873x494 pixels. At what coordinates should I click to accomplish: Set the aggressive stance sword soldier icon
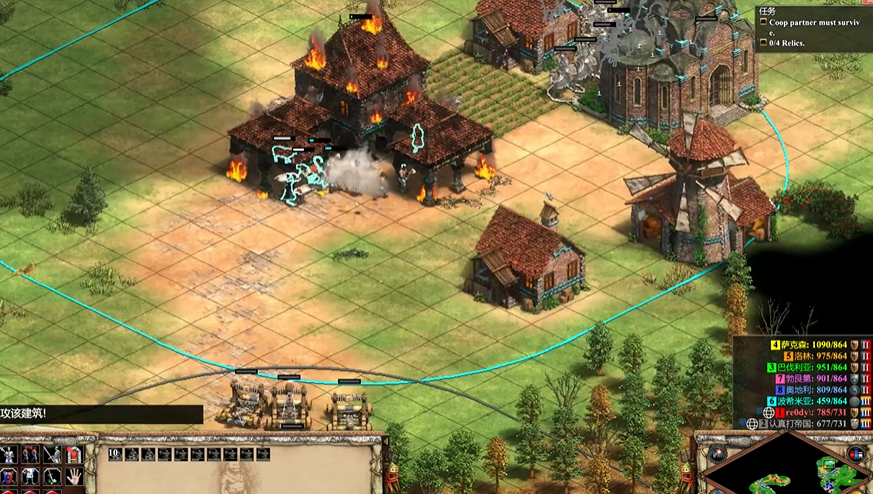[x=9, y=455]
